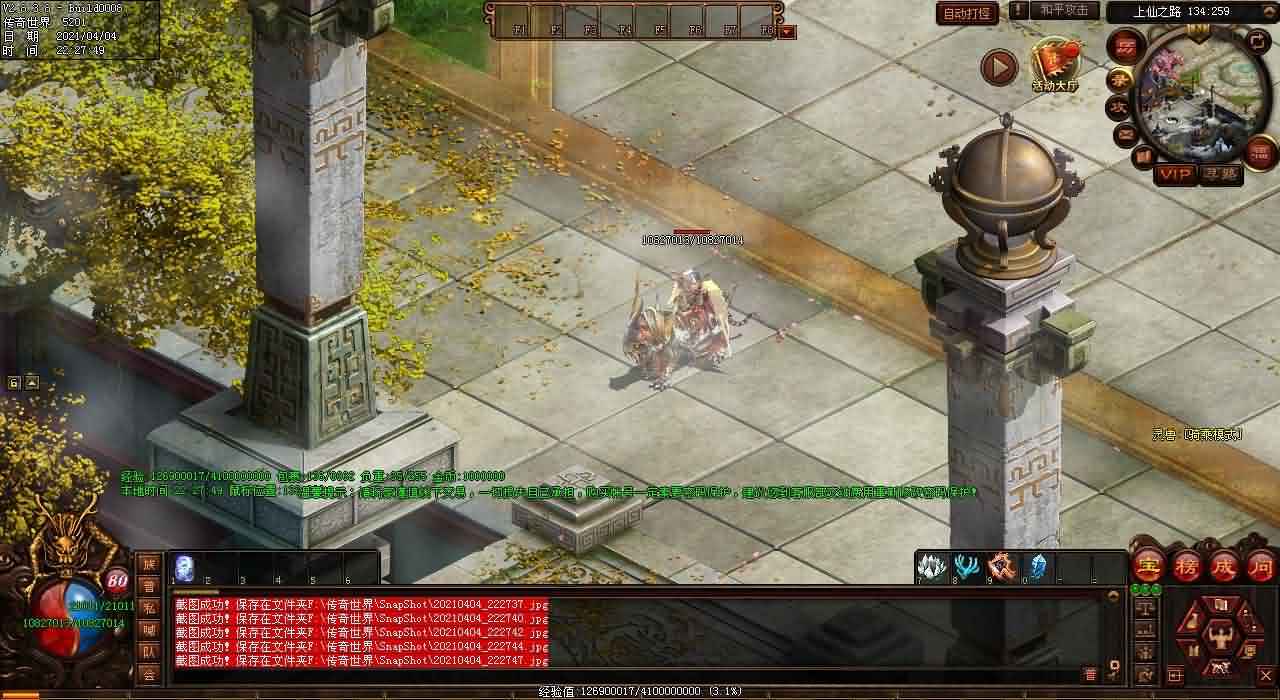This screenshot has height=700, width=1280.
Task: Toggle the 自动打怪 auto-fight button
Action: (x=967, y=13)
